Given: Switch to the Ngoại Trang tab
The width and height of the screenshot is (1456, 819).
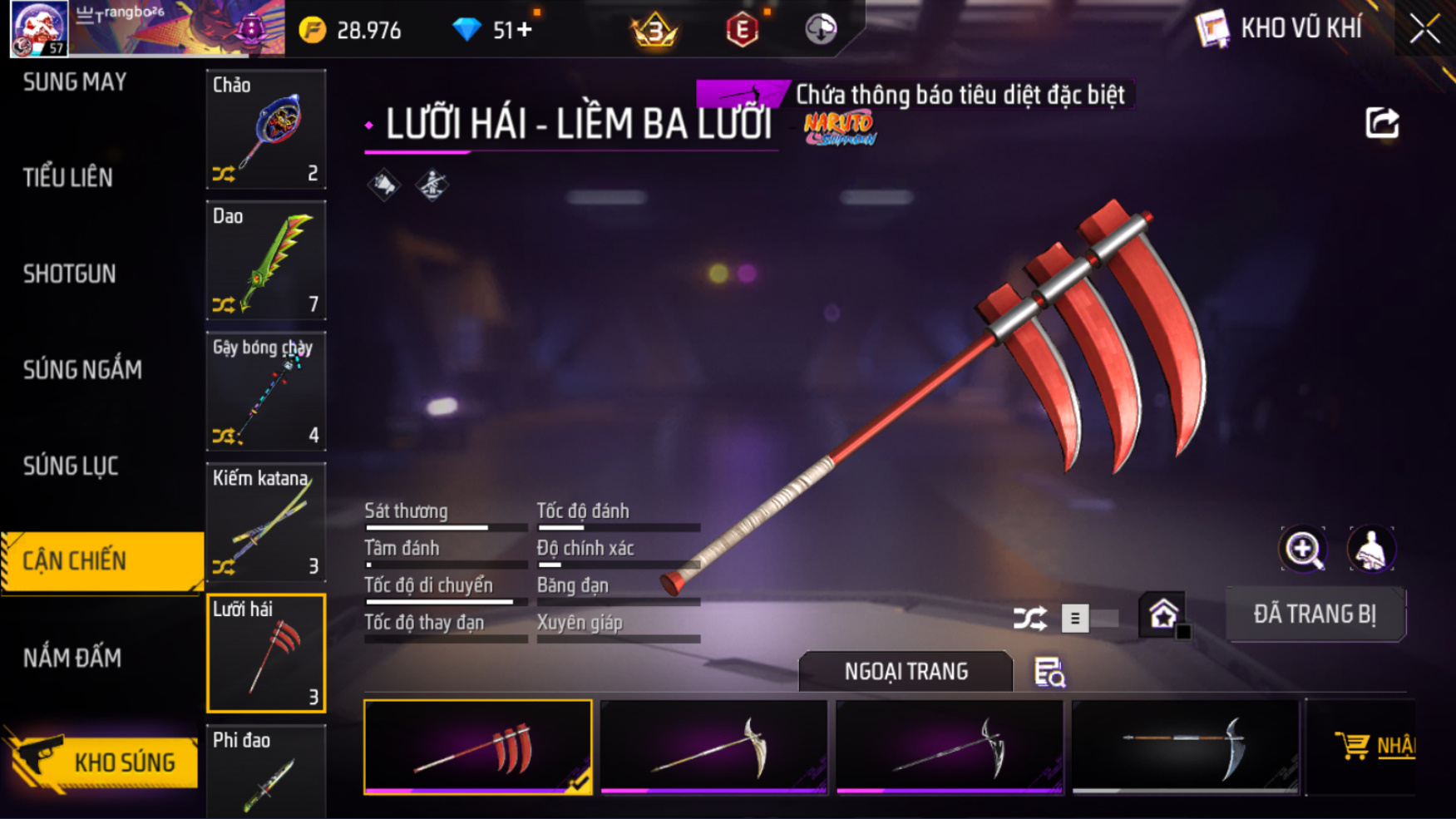Looking at the screenshot, I should (x=906, y=672).
